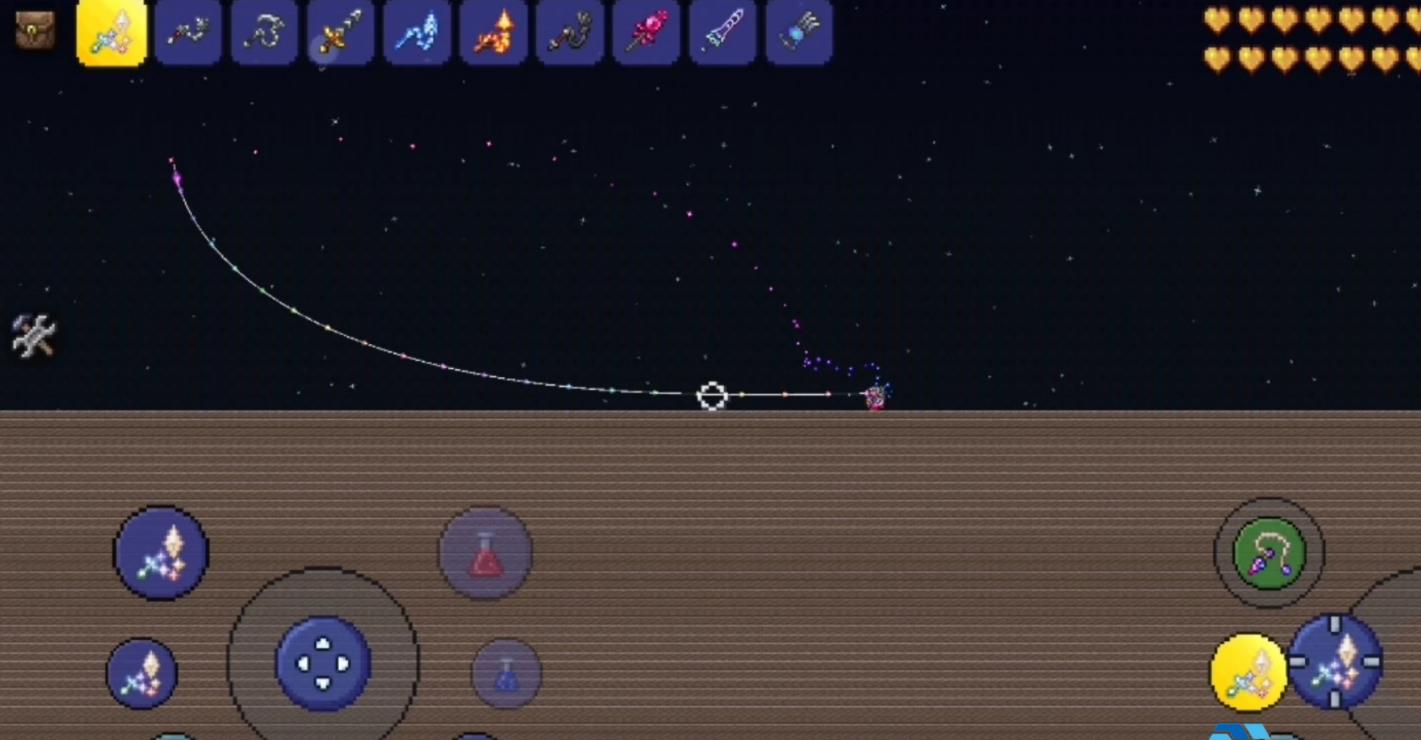Fire the green grappling hook button

point(1268,553)
